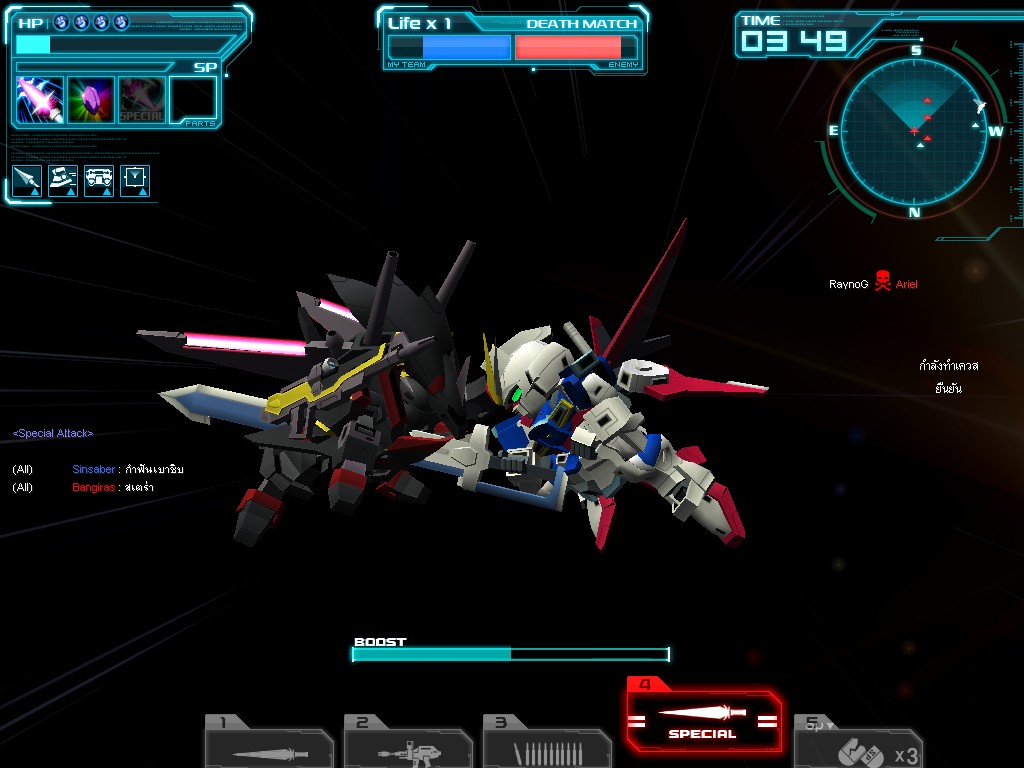
Task: Click the pink beam saber skill icon
Action: click(x=40, y=100)
